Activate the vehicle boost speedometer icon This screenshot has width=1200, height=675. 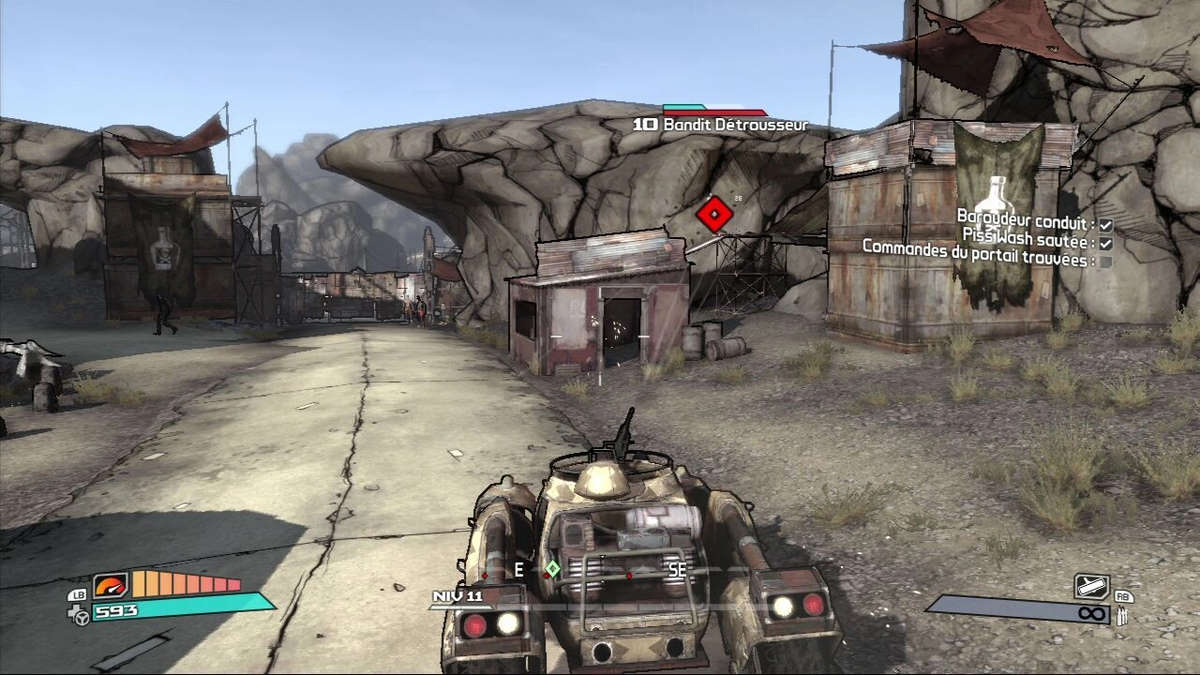pyautogui.click(x=110, y=585)
